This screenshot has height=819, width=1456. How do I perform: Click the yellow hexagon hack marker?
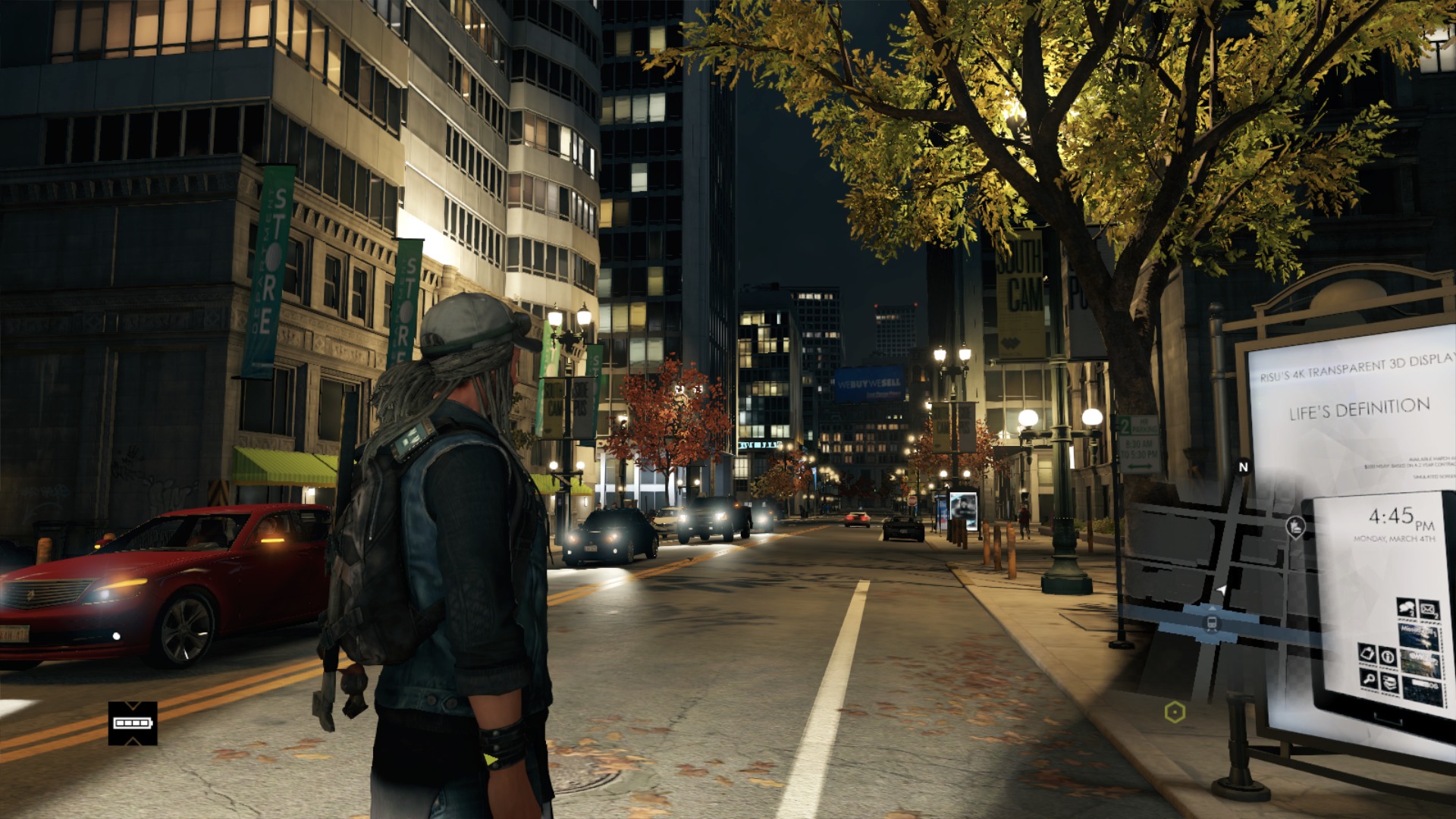[1175, 712]
